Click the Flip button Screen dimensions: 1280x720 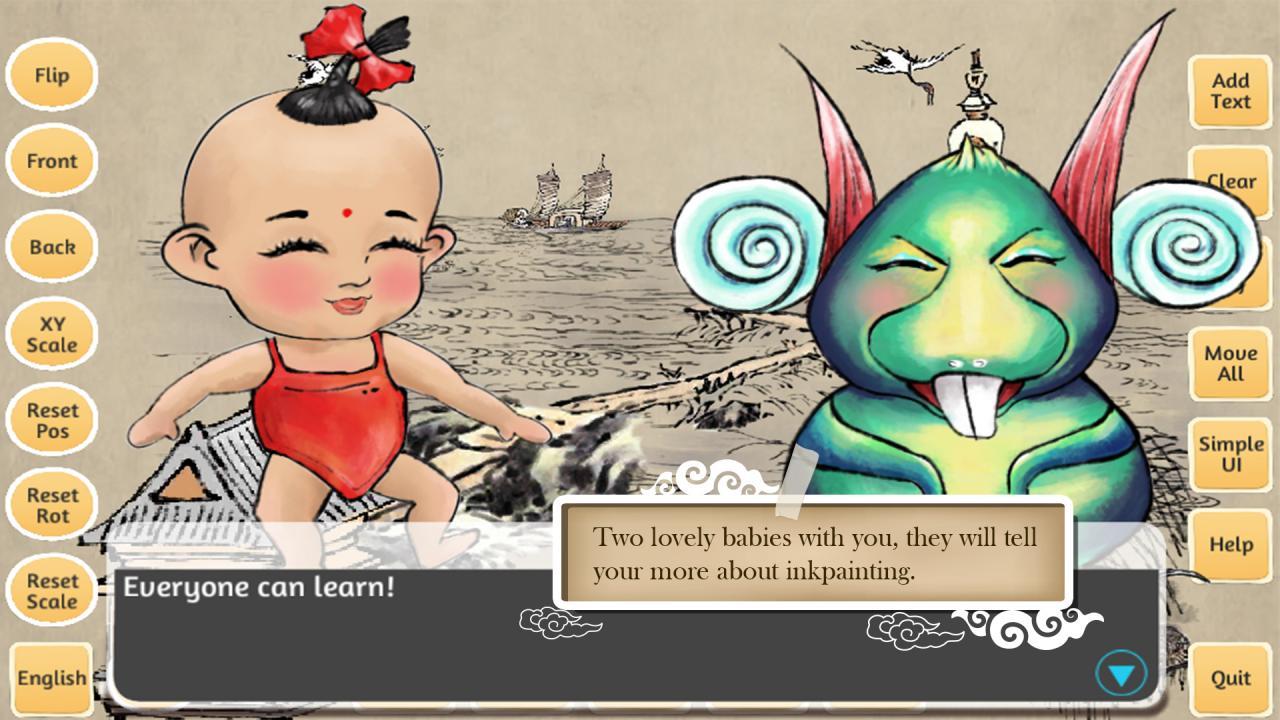click(x=52, y=75)
